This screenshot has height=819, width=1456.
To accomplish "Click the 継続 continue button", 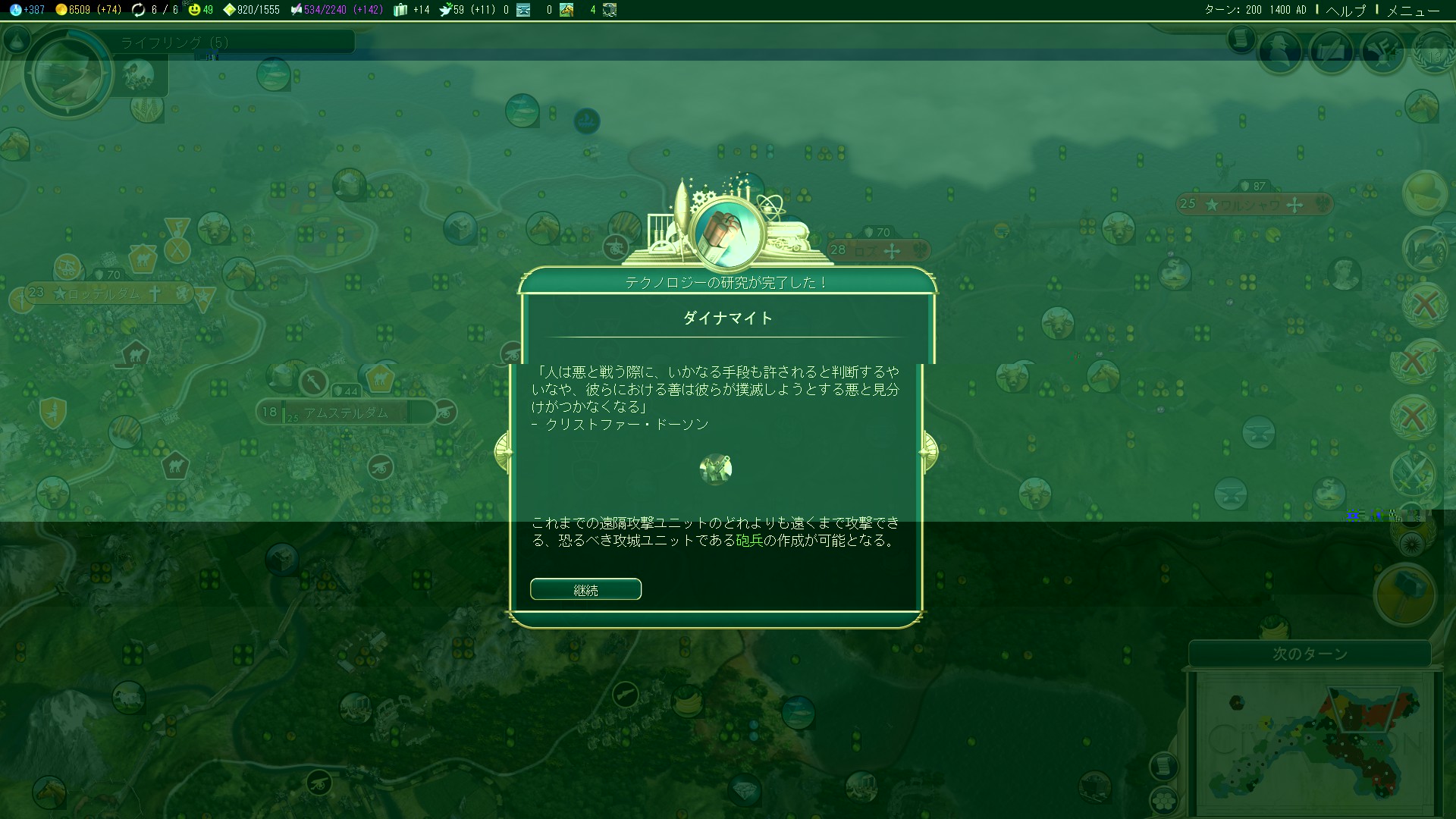I will point(585,589).
